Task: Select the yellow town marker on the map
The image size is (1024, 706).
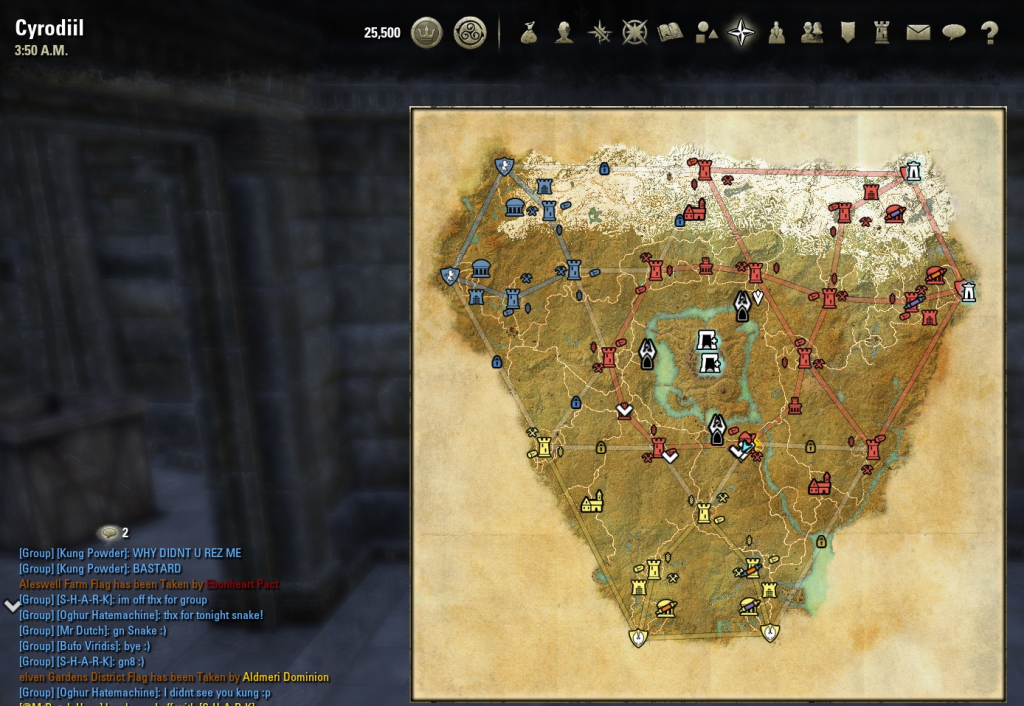Action: tap(592, 501)
